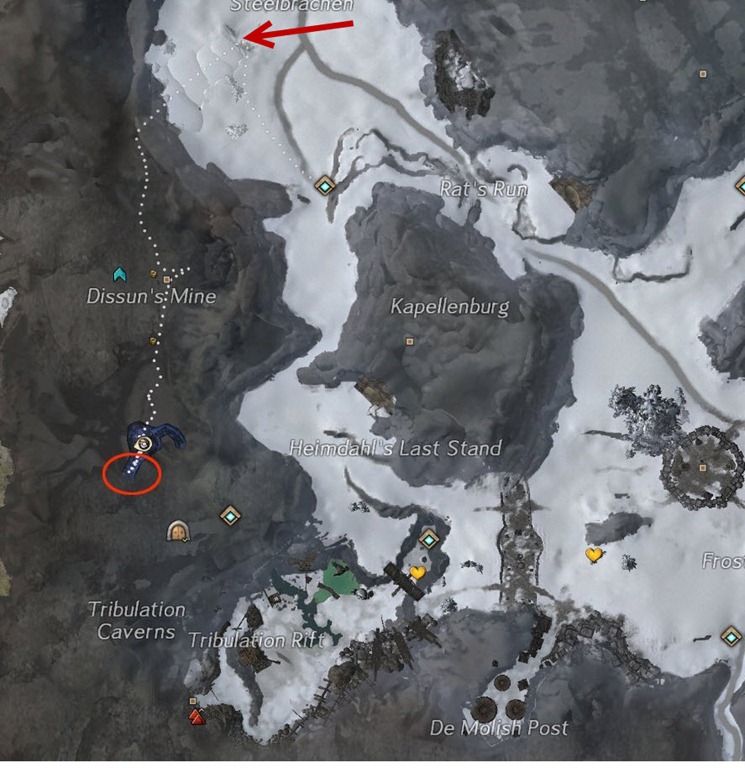Open the arched door dungeon entrance icon
Image resolution: width=745 pixels, height=768 pixels.
[179, 530]
